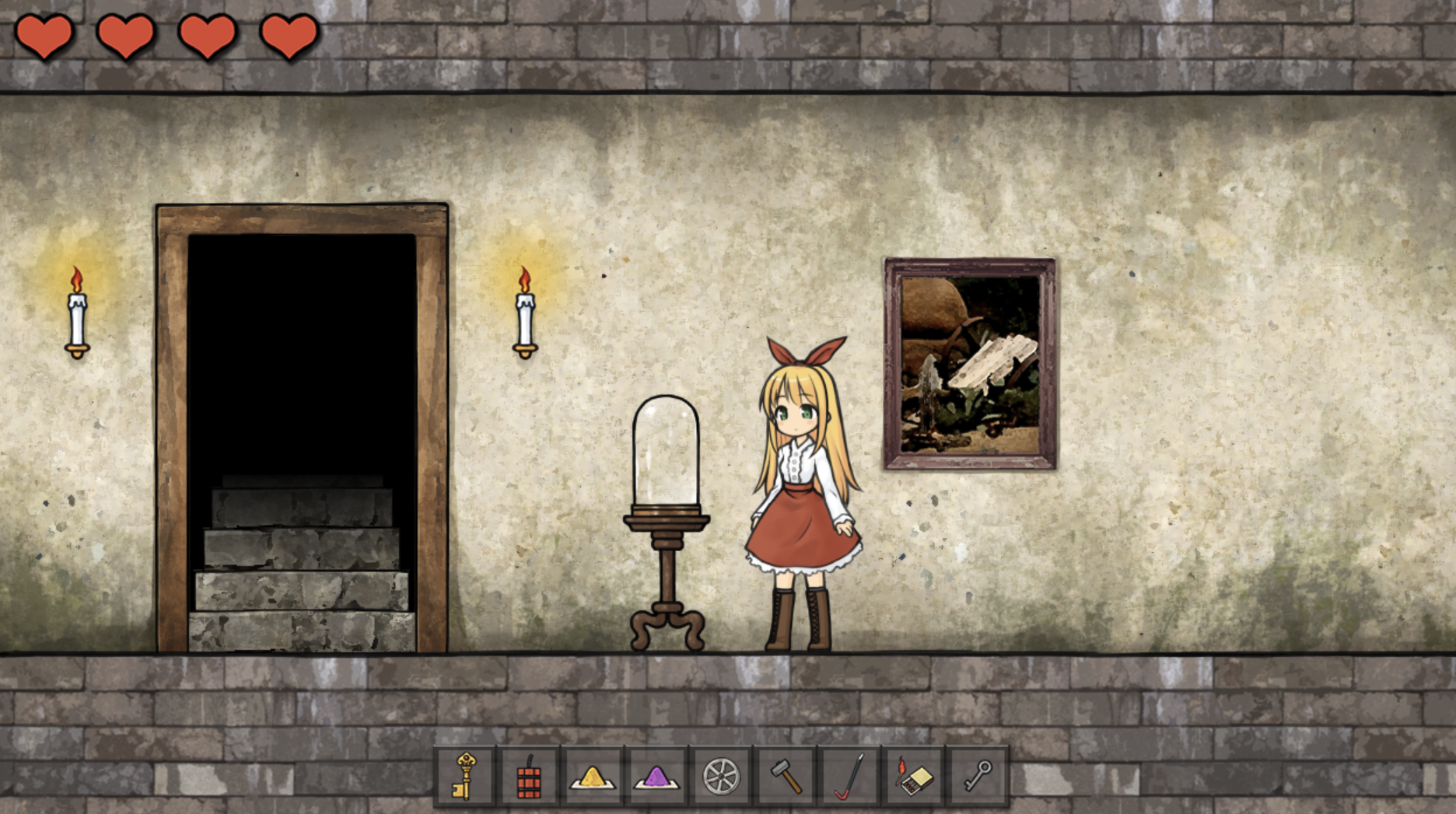Select the purple powder pile item
The width and height of the screenshot is (1456, 814).
coord(656,776)
